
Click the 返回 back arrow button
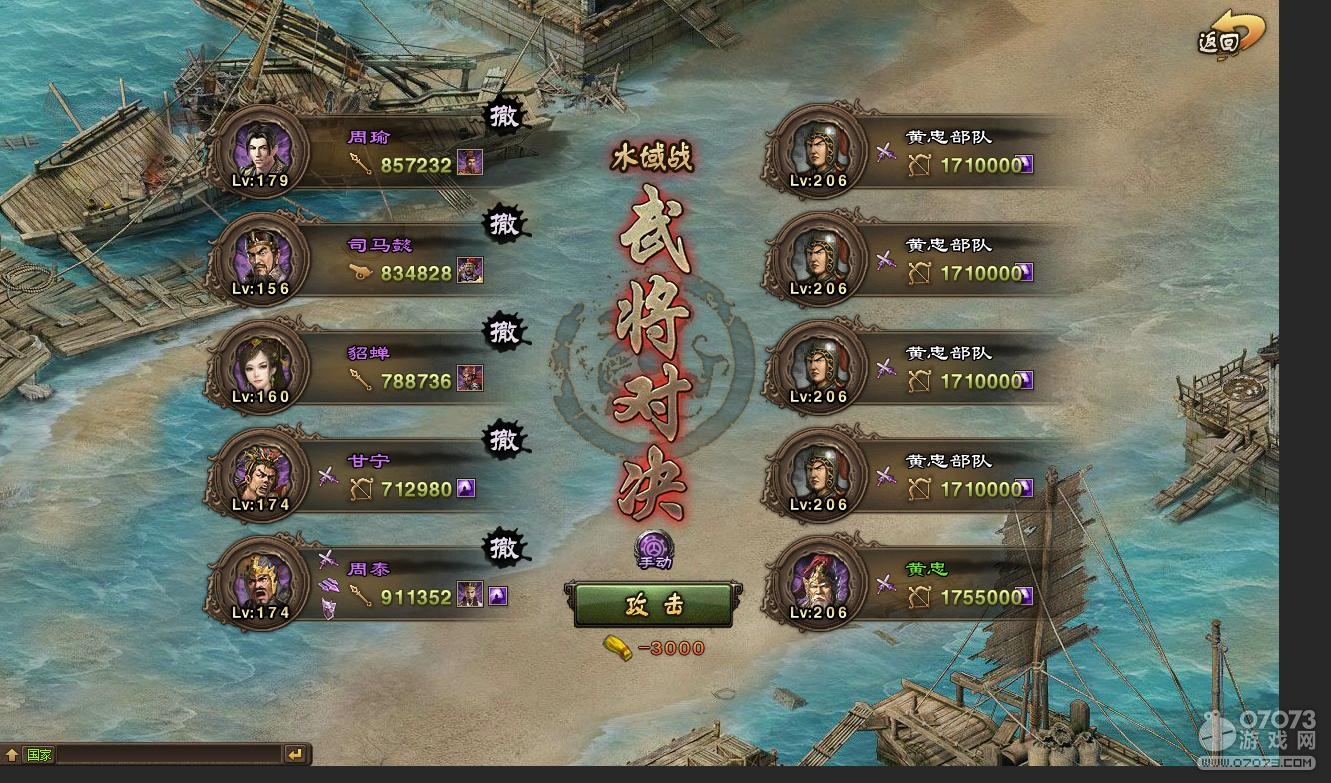[1231, 36]
